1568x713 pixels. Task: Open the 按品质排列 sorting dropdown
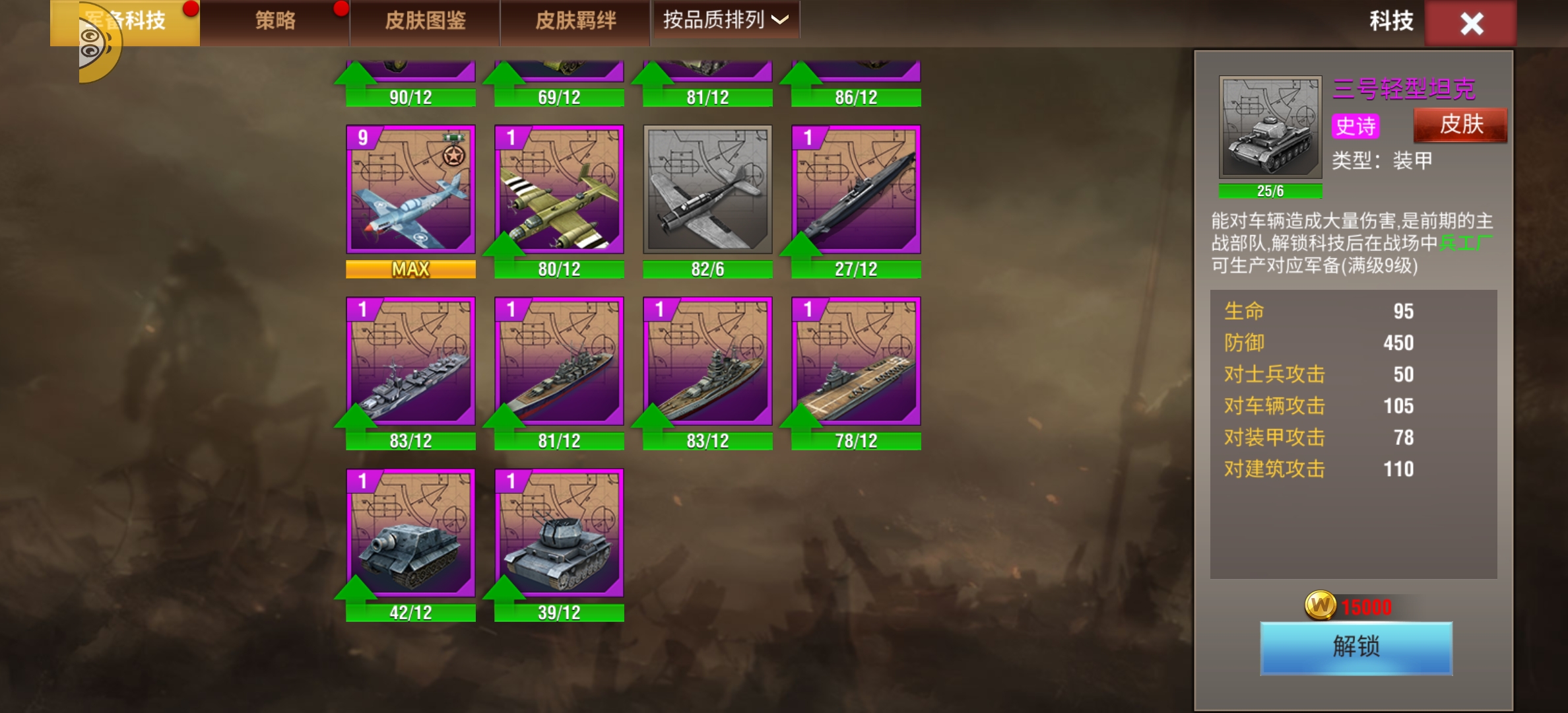pos(725,20)
